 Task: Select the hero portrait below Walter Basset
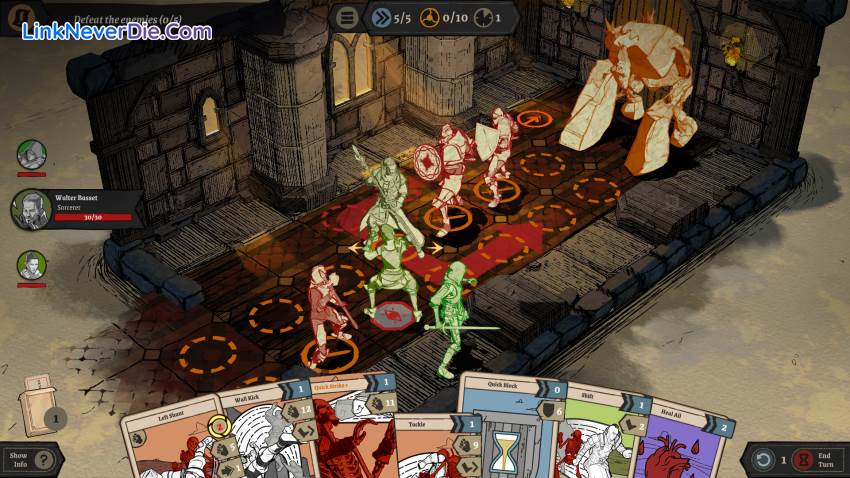click(32, 265)
